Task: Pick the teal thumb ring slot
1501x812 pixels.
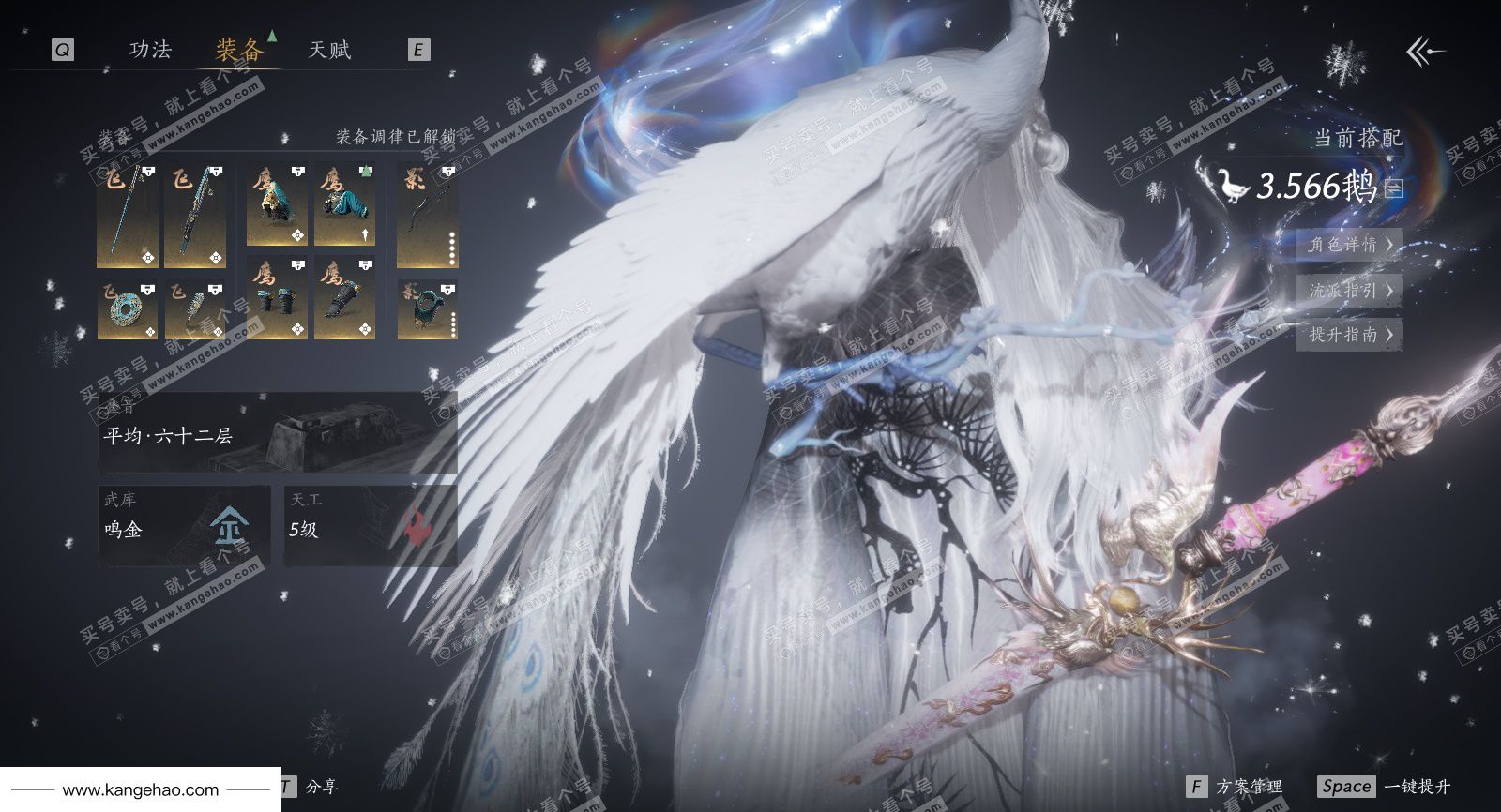Action: 427,310
